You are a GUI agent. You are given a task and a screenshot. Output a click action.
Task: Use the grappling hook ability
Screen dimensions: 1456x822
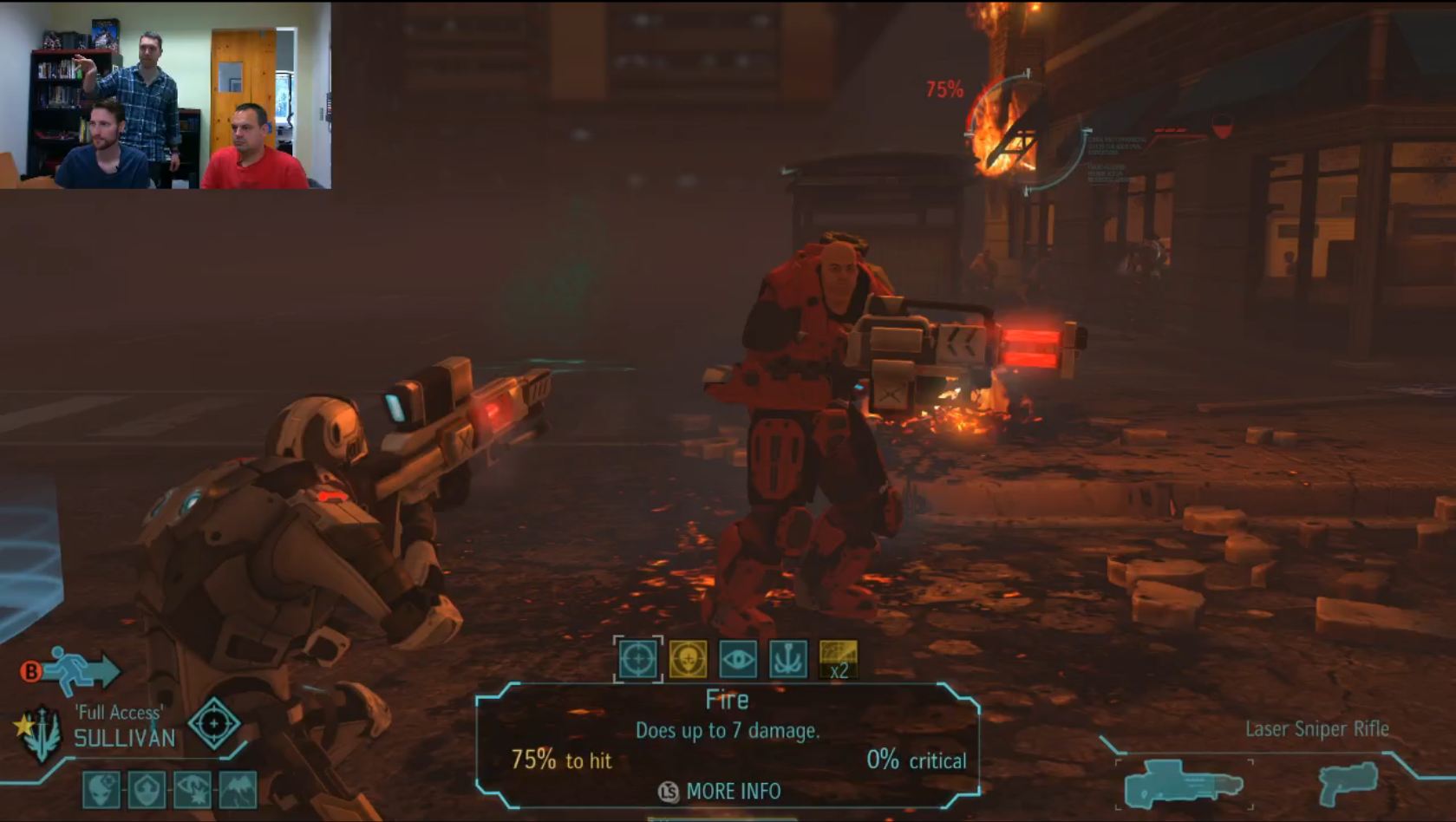pyautogui.click(x=788, y=659)
